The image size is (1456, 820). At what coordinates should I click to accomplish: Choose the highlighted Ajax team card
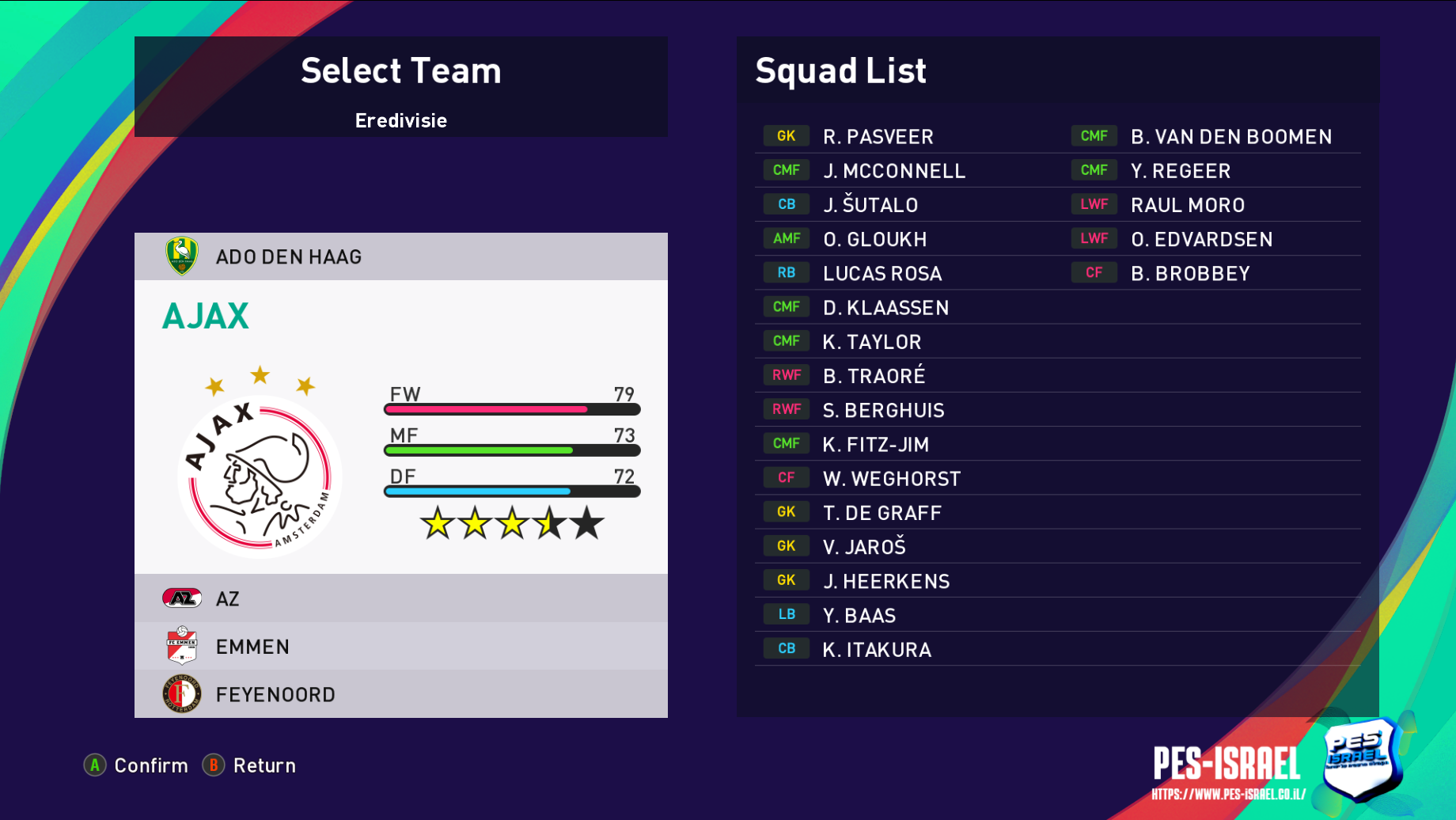click(400, 427)
